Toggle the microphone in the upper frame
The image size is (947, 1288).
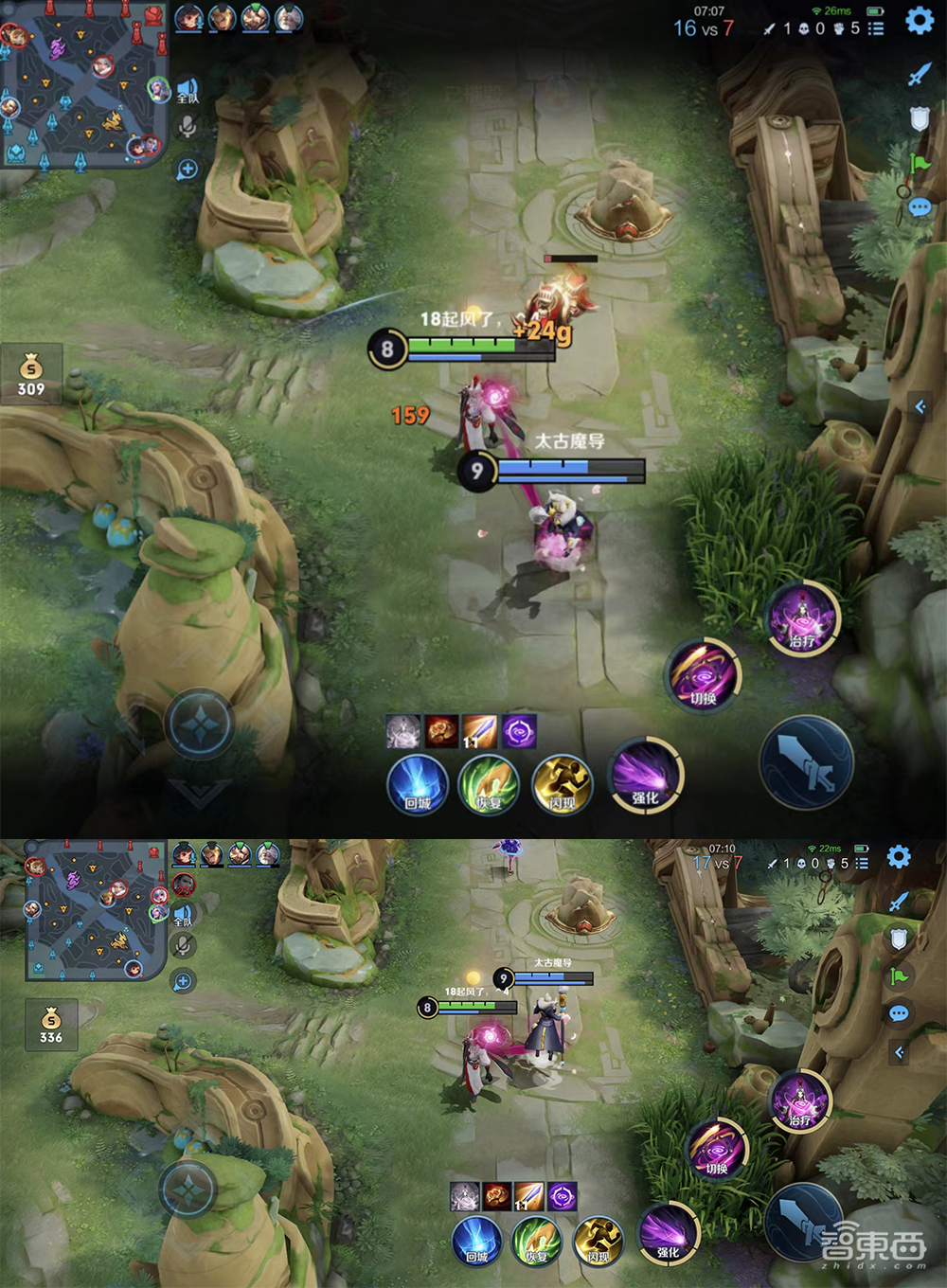[x=188, y=127]
